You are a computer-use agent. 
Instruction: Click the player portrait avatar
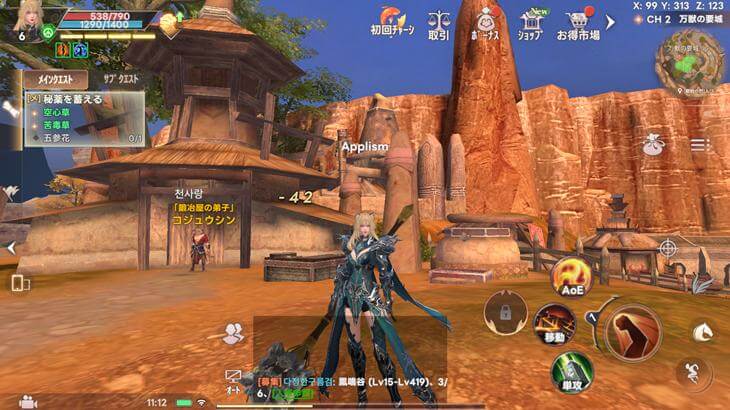click(27, 17)
